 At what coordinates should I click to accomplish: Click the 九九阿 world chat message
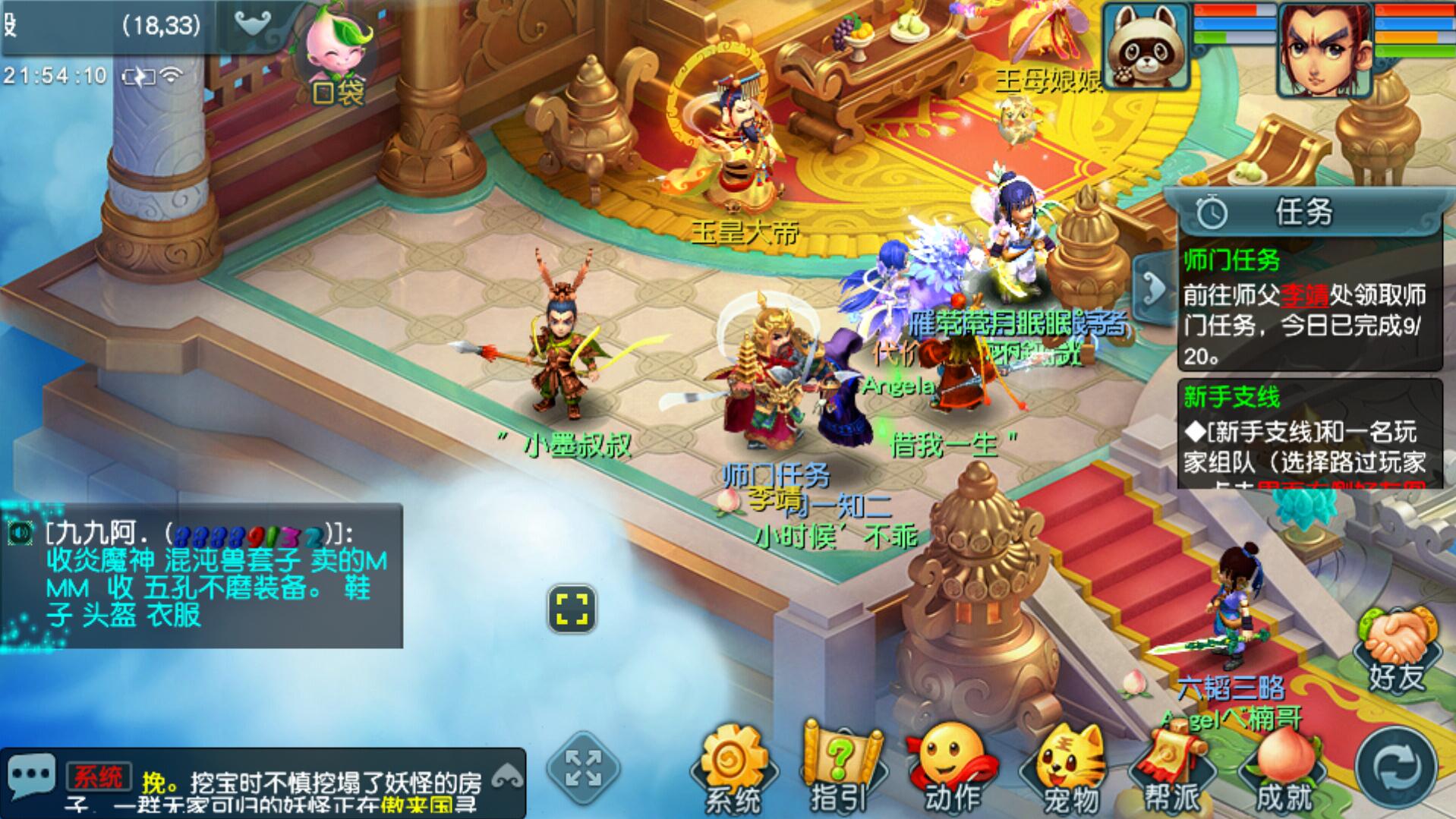coord(201,576)
